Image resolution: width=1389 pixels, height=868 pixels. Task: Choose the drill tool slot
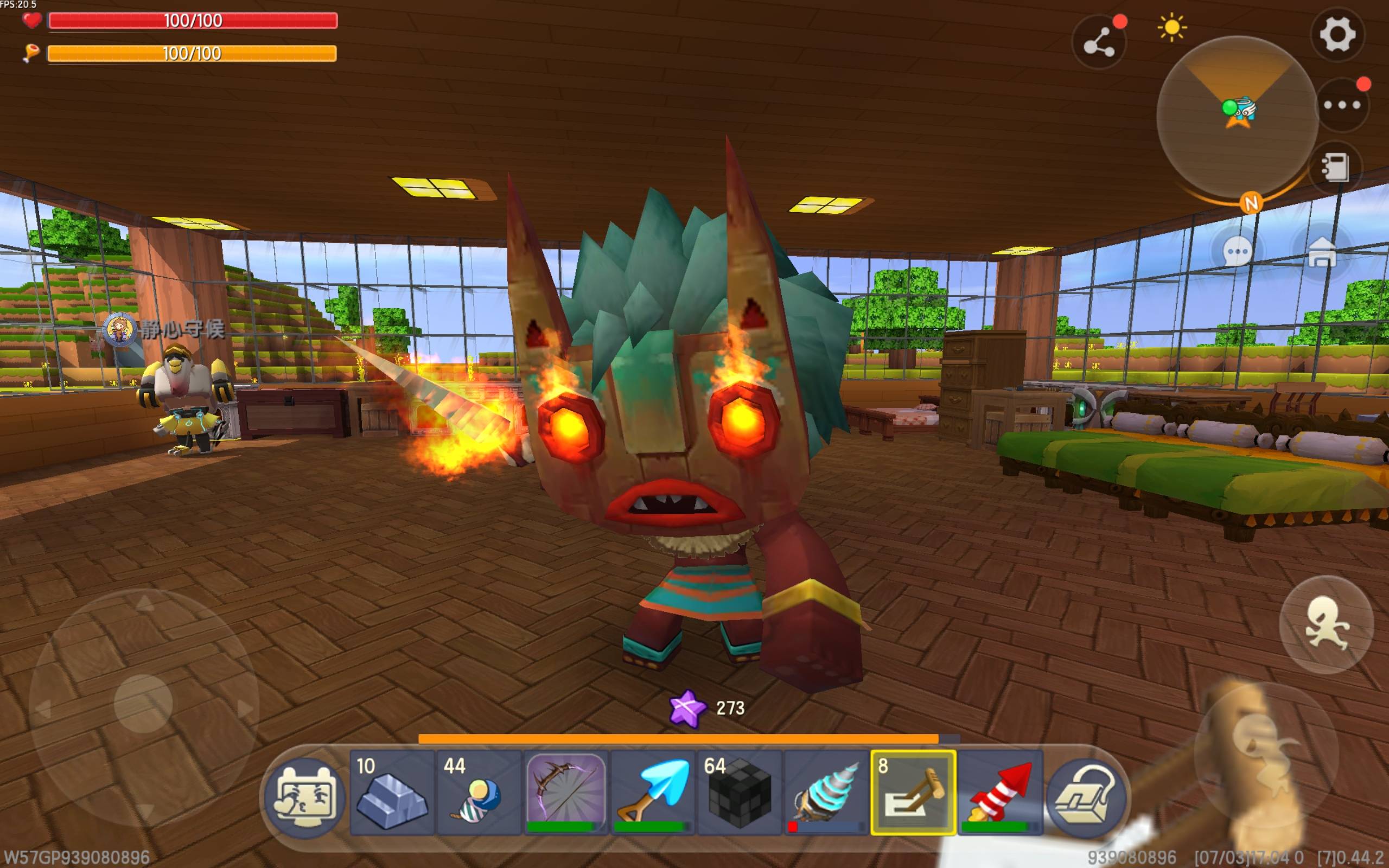826,792
